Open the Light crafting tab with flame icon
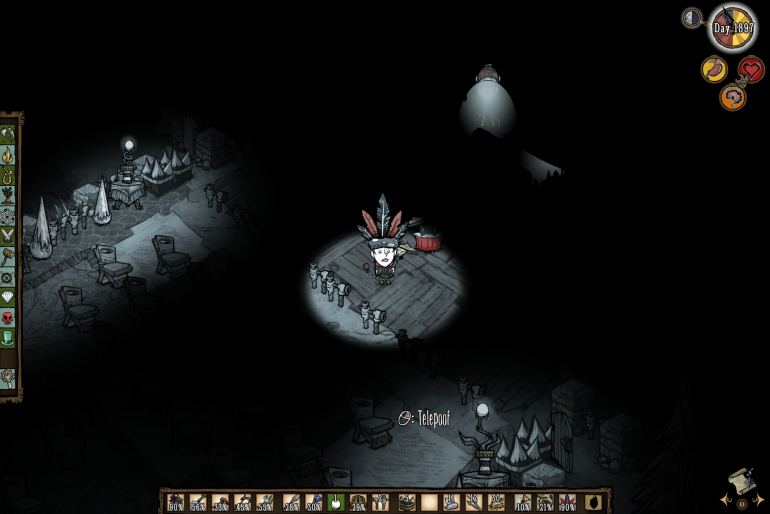Viewport: 770px width, 514px height. pos(8,155)
